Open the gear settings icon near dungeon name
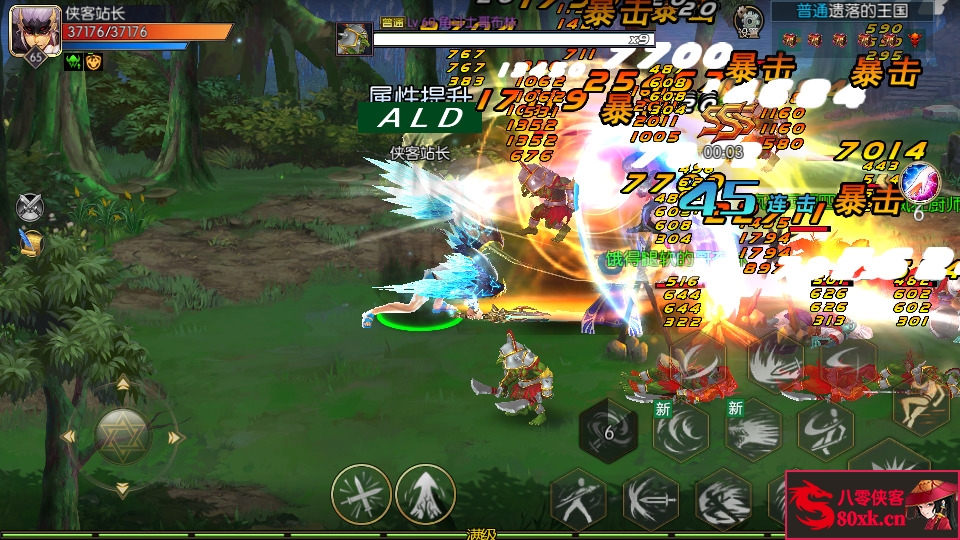 [x=746, y=20]
